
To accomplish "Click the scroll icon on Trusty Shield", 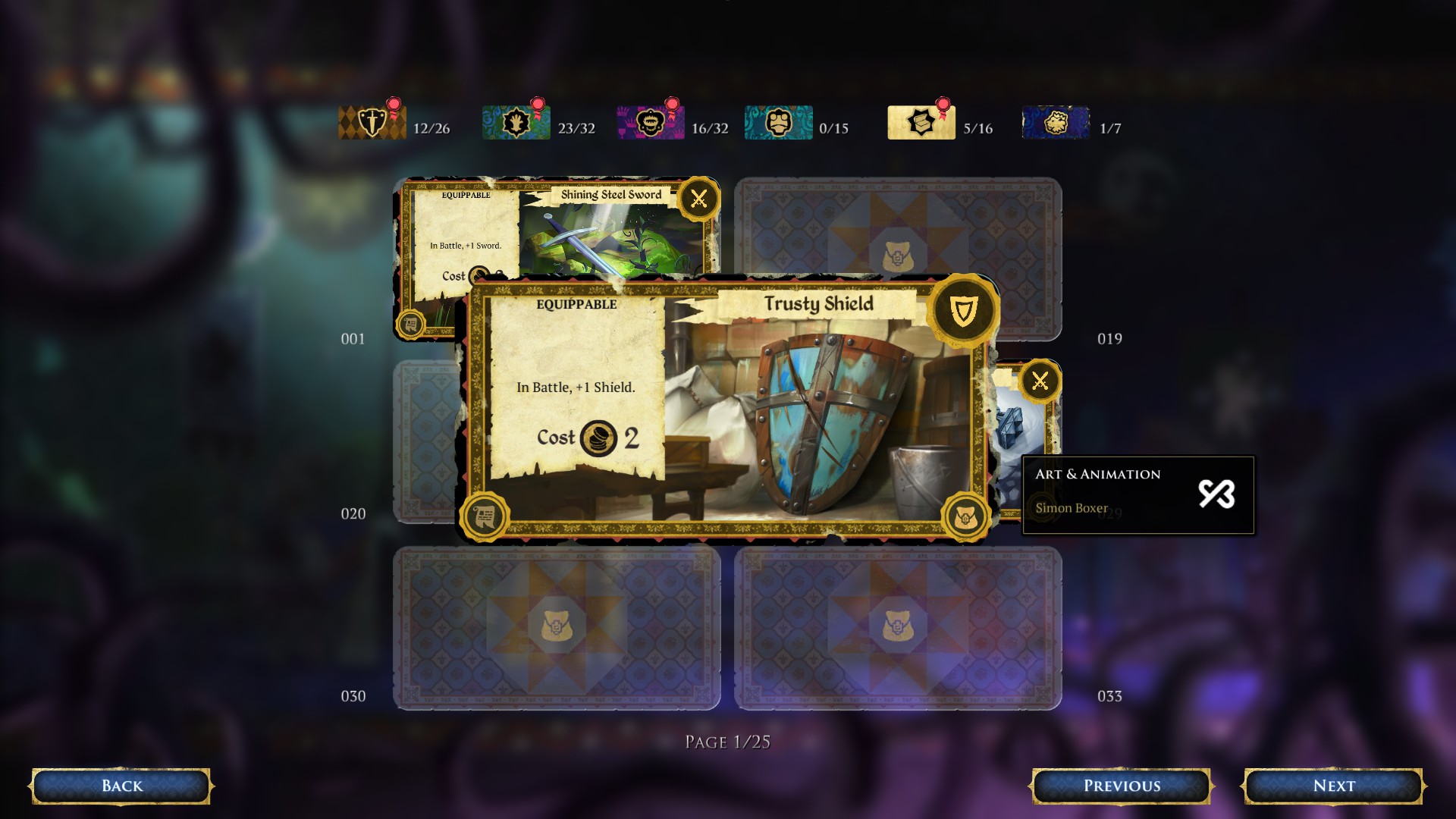I will [x=485, y=517].
